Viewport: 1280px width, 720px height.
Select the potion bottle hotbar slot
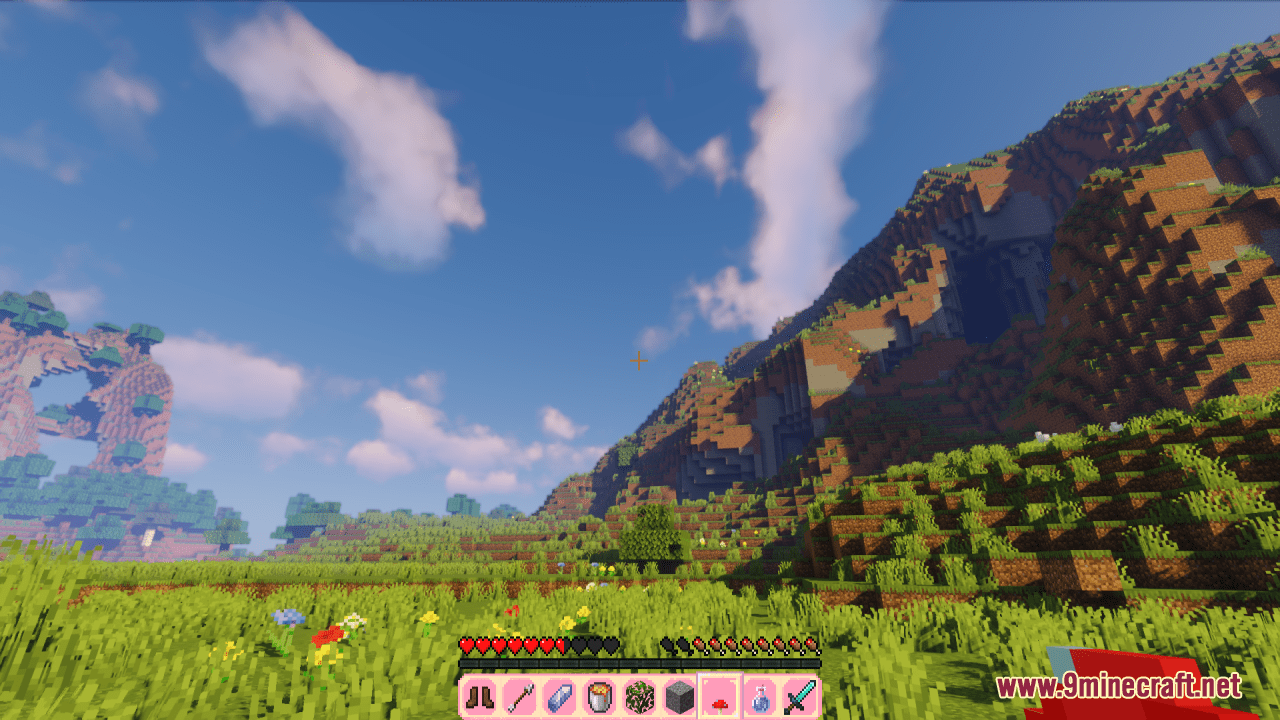pos(760,697)
